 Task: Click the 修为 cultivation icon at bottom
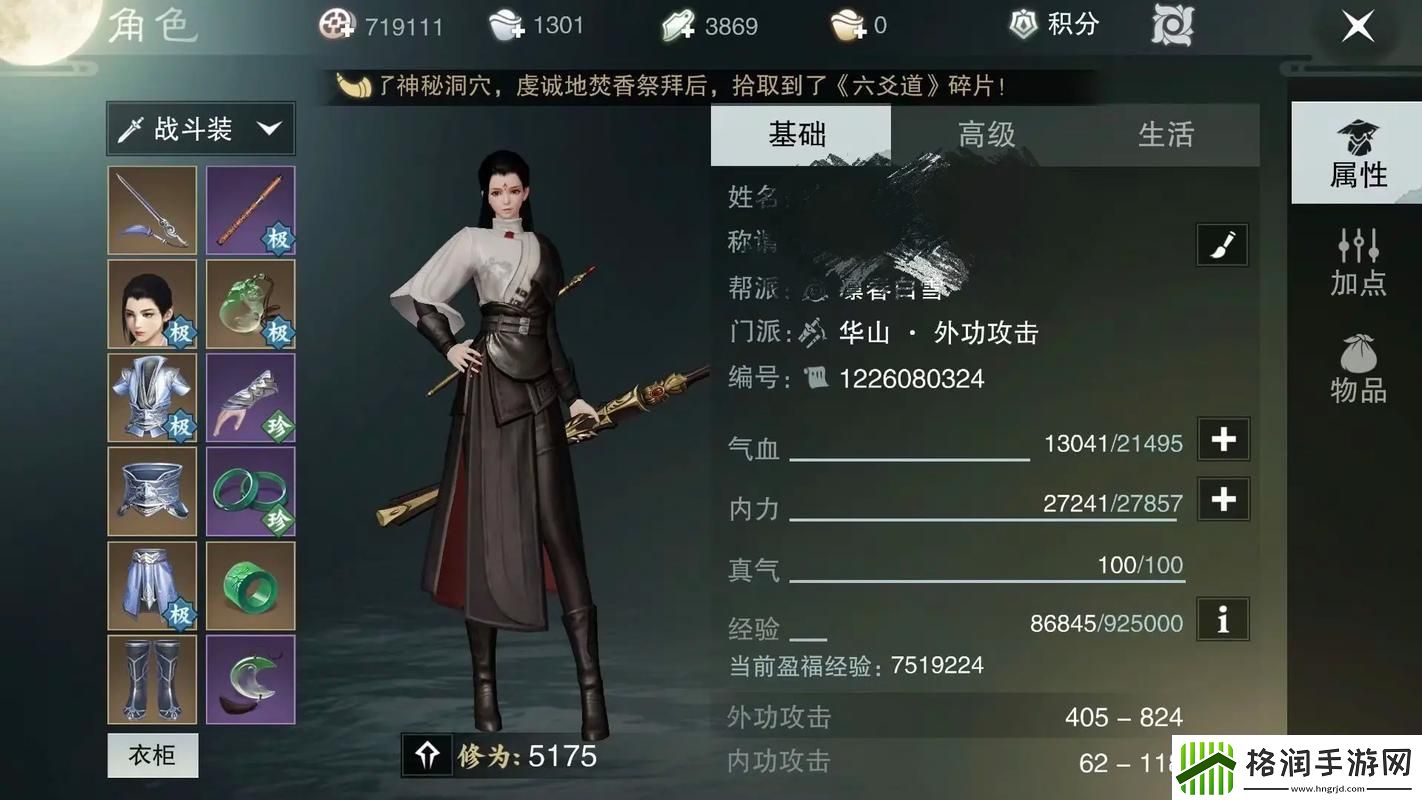click(428, 757)
